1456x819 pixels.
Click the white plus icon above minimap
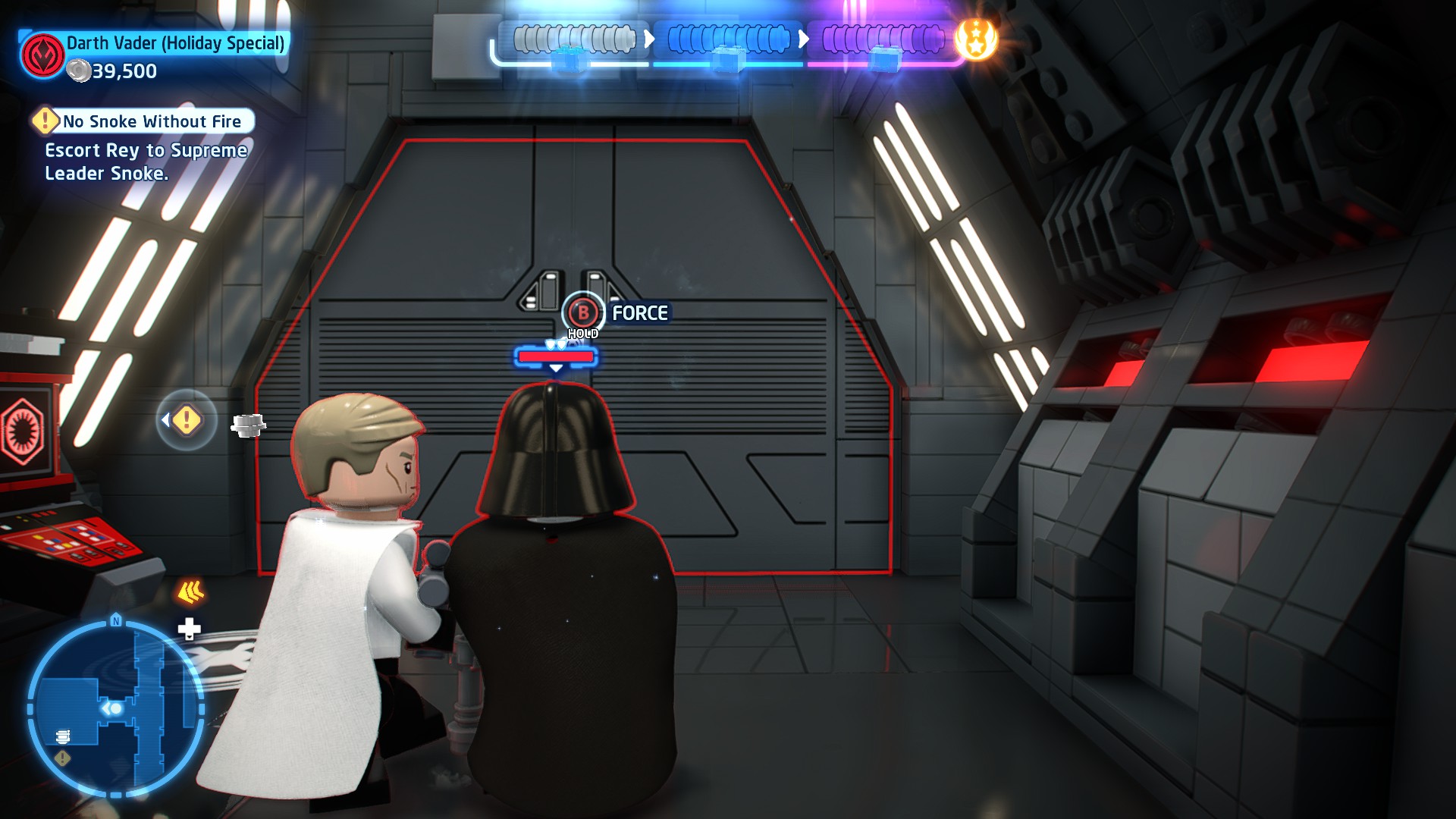tap(189, 628)
